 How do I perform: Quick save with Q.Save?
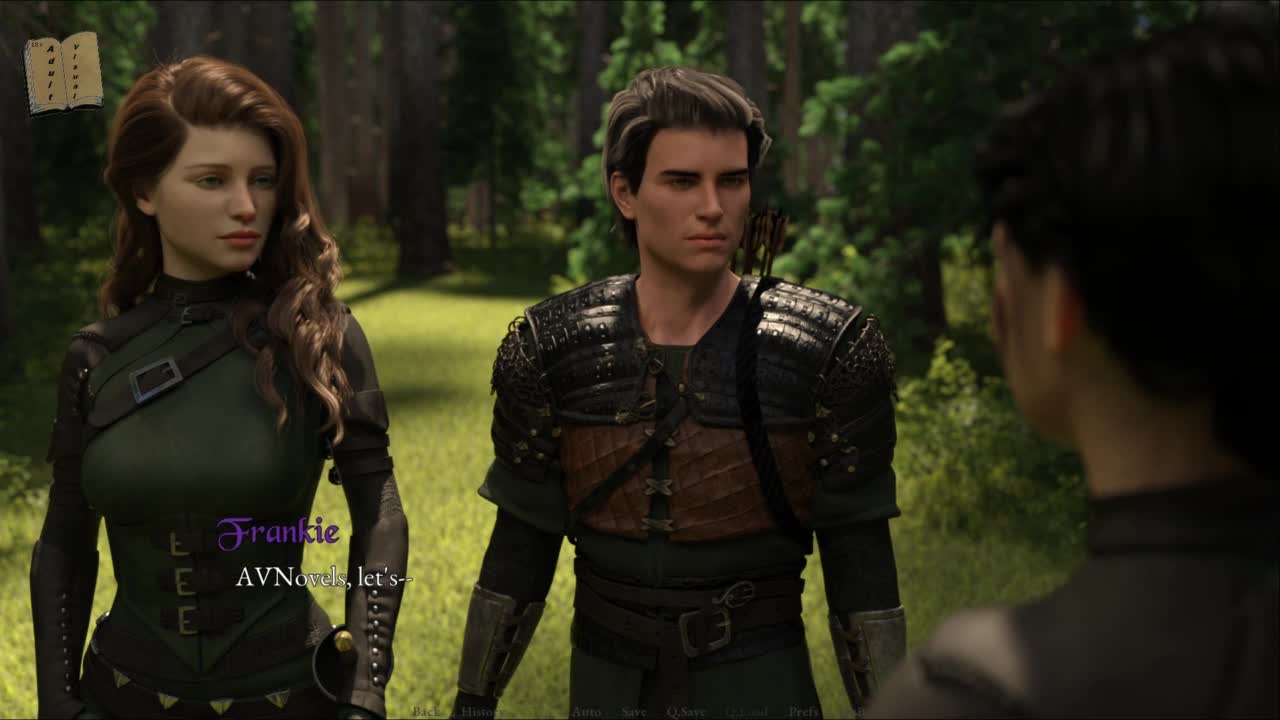(x=686, y=711)
